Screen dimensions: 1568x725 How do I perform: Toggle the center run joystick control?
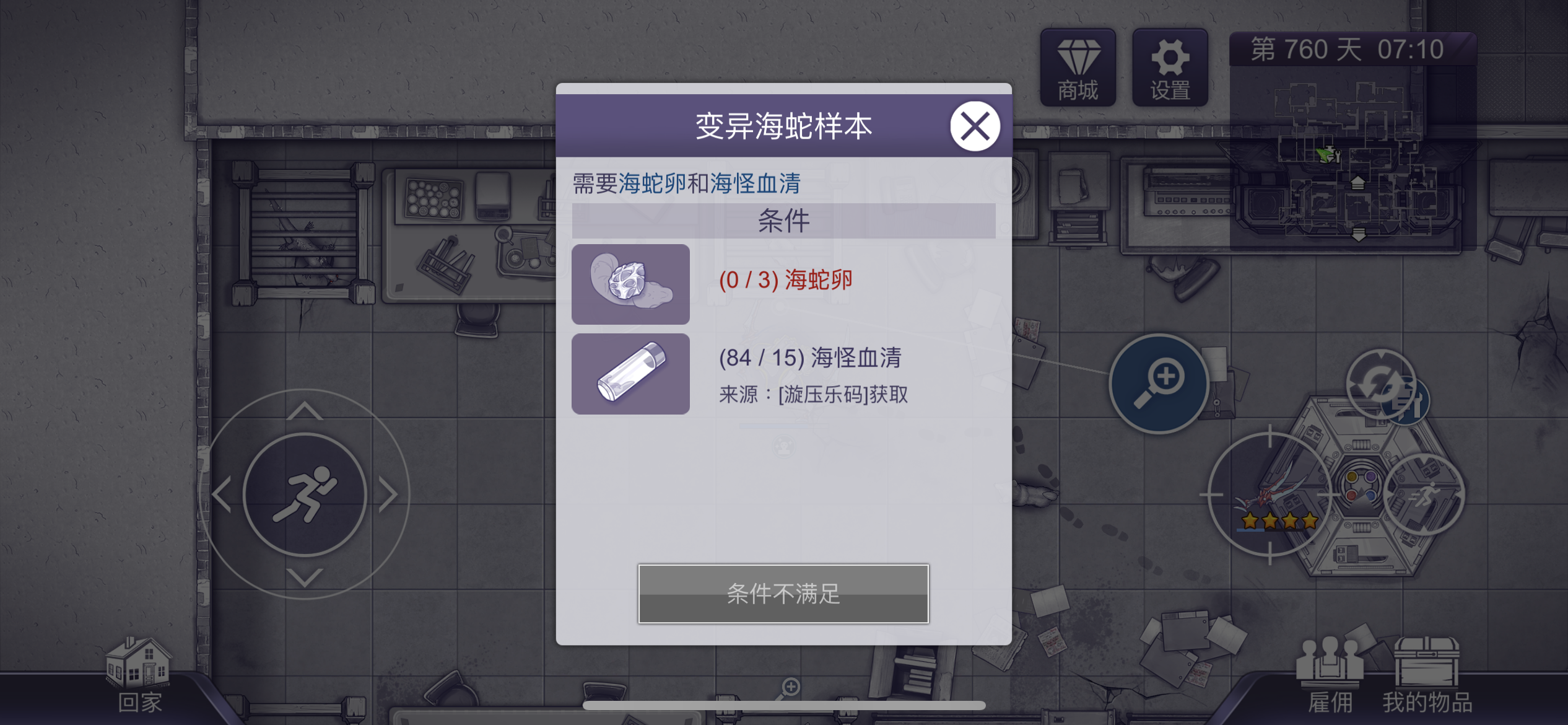pyautogui.click(x=305, y=496)
